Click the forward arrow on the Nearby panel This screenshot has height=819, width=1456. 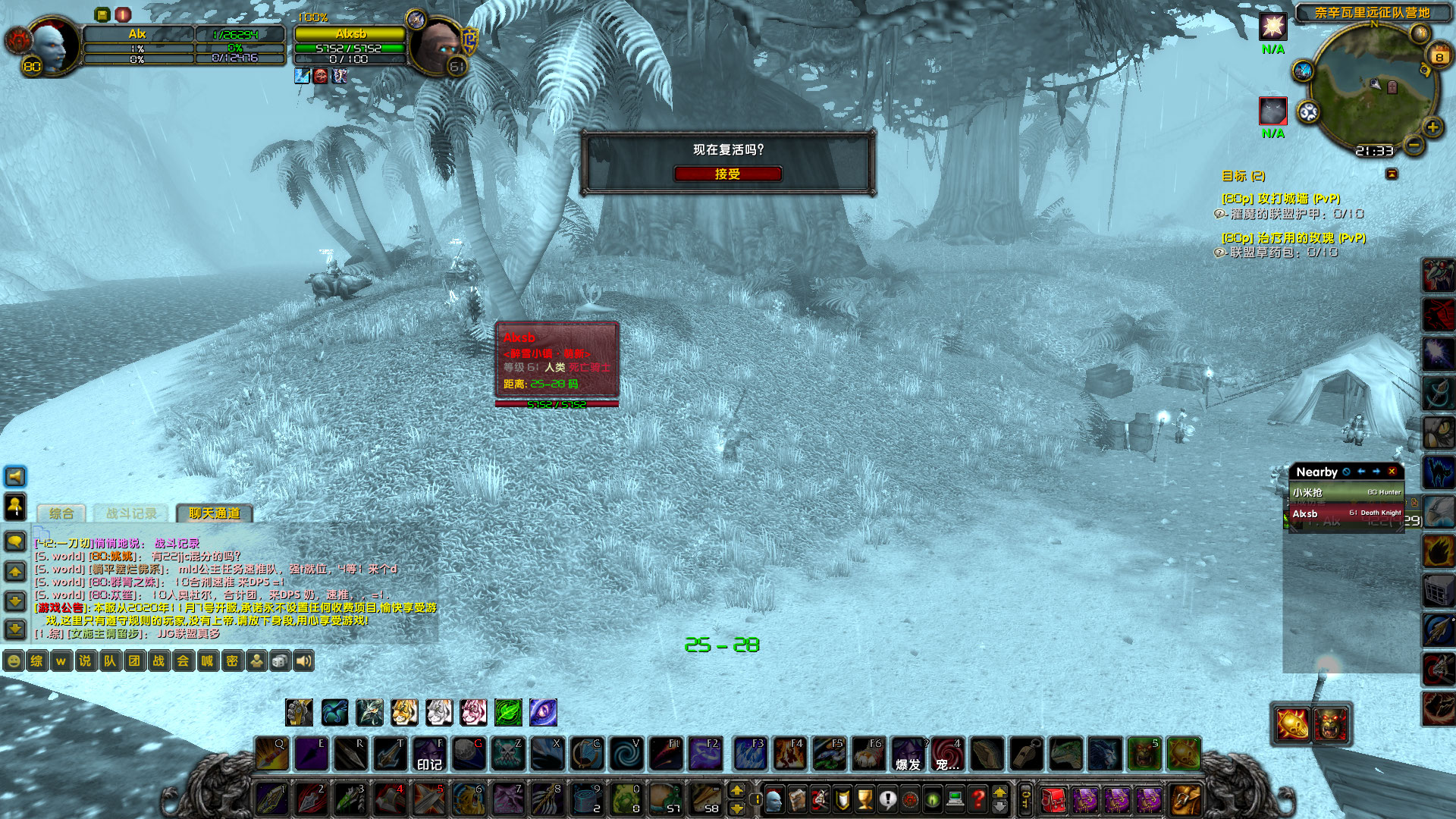click(x=1376, y=472)
